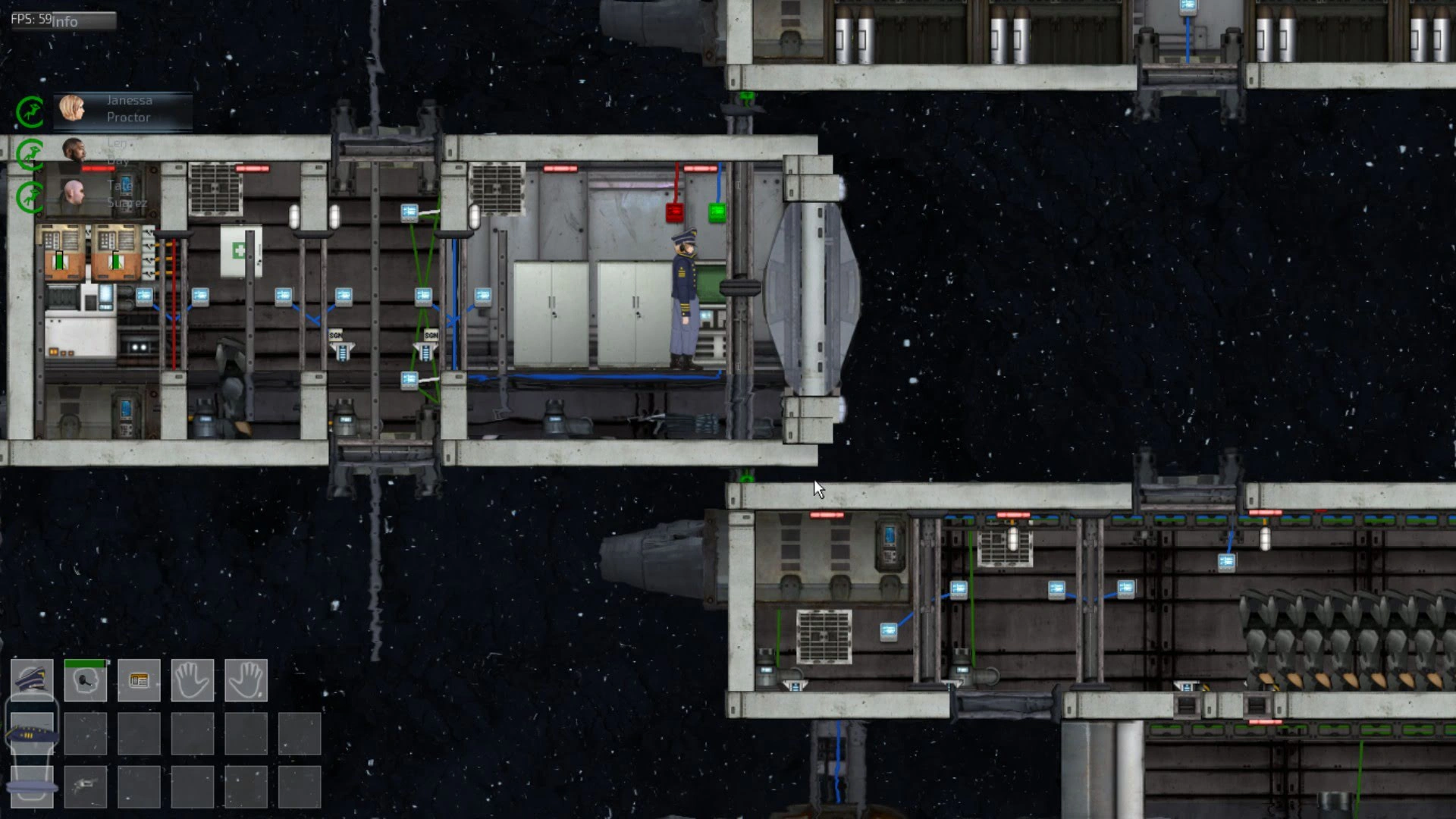This screenshot has height=819, width=1456.
Task: Select the captain's hat head slot
Action: coord(32,679)
